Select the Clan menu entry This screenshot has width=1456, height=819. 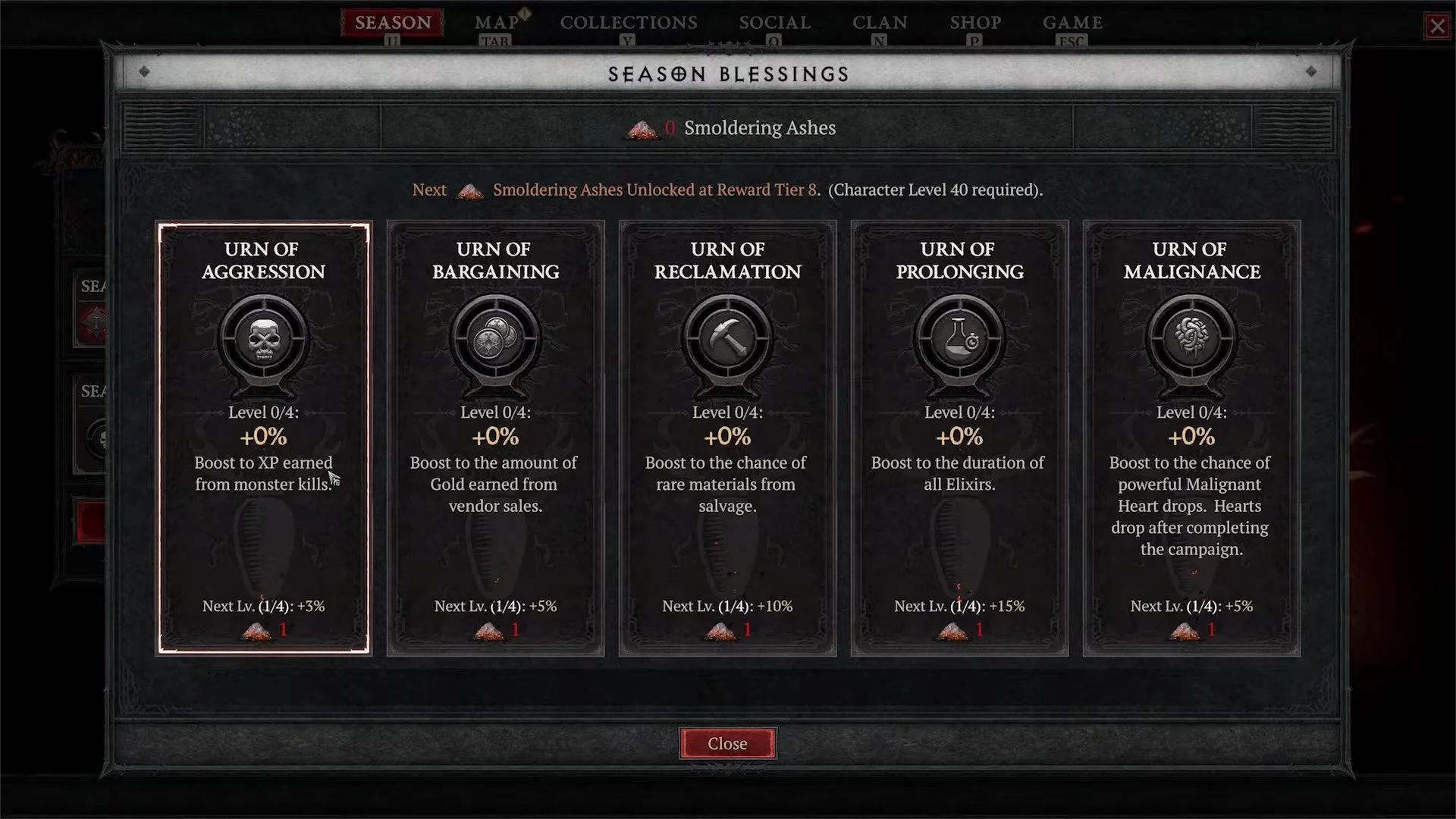click(x=880, y=23)
